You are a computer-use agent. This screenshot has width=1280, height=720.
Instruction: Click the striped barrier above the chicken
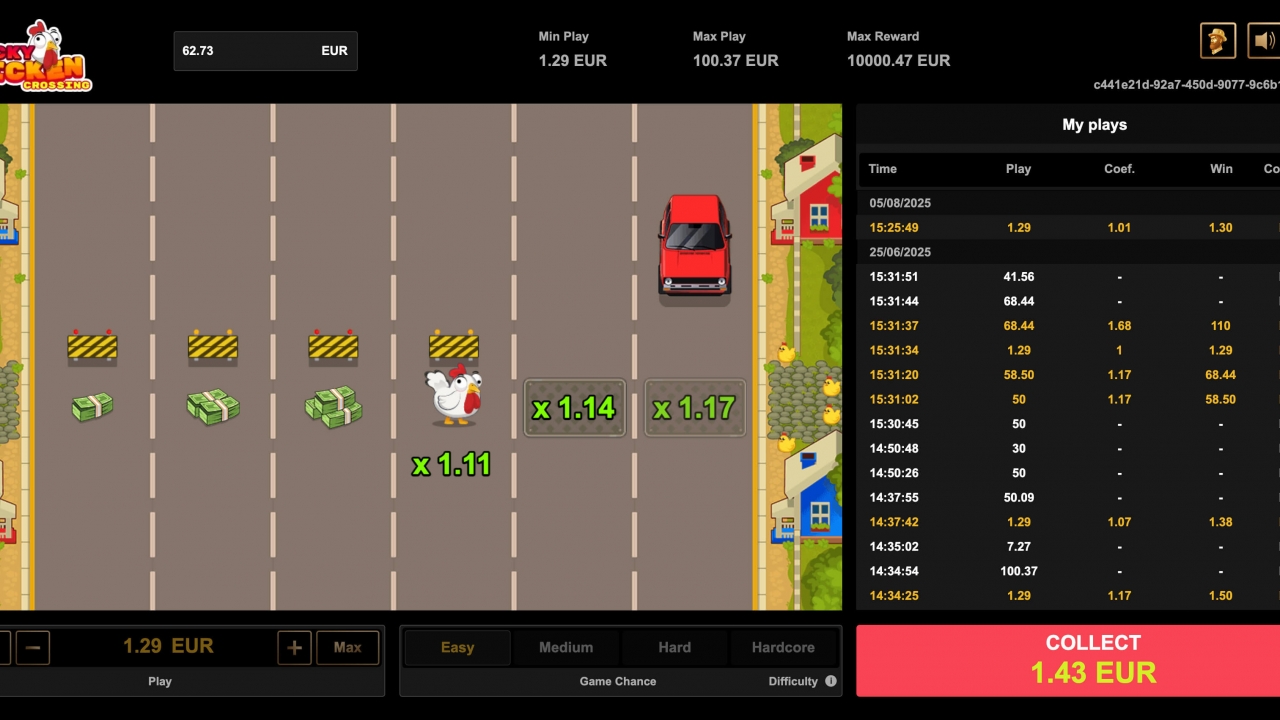[x=455, y=347]
